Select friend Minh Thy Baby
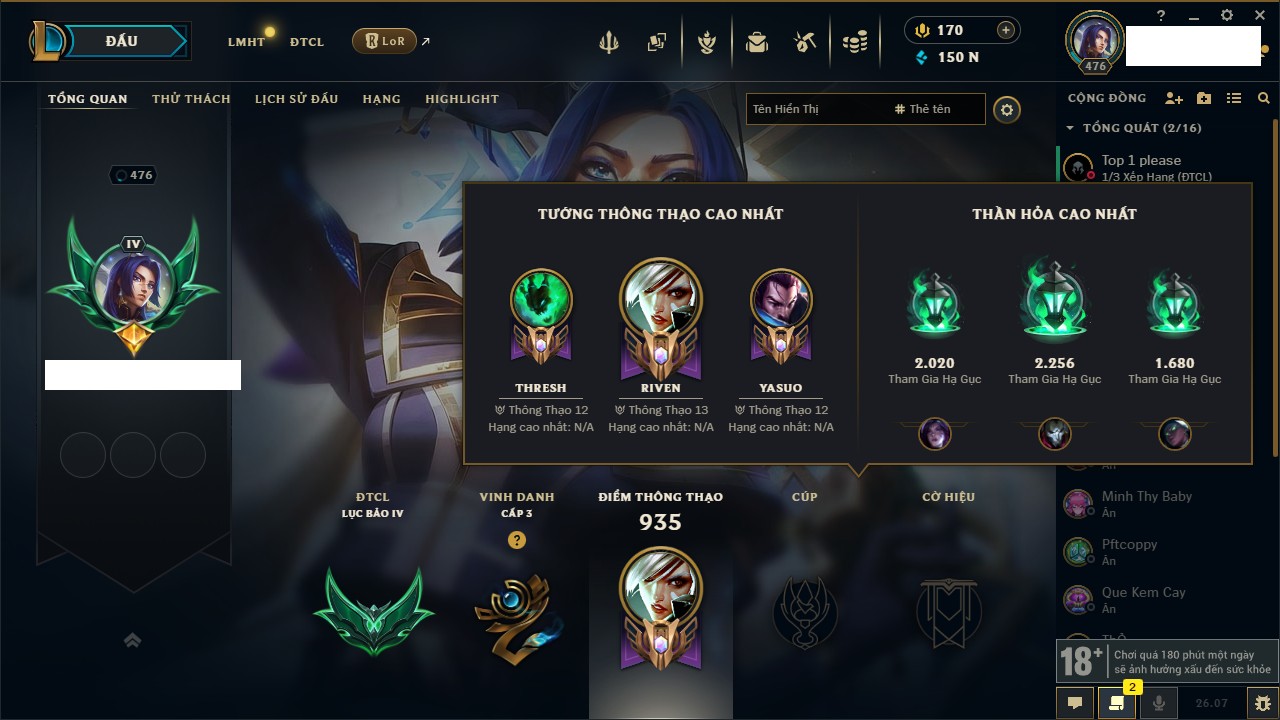The width and height of the screenshot is (1280, 720). [x=1146, y=497]
